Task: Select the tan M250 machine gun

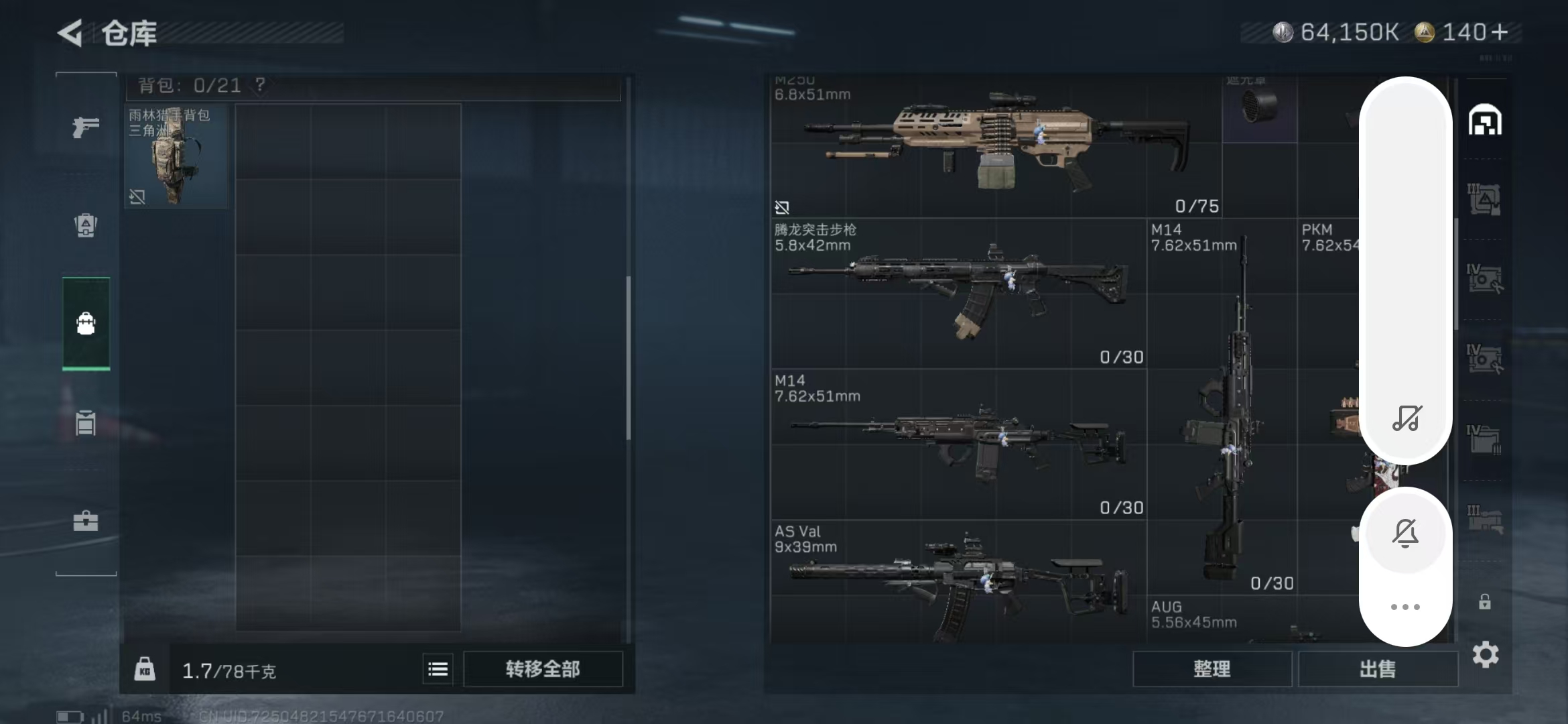Action: coord(995,144)
